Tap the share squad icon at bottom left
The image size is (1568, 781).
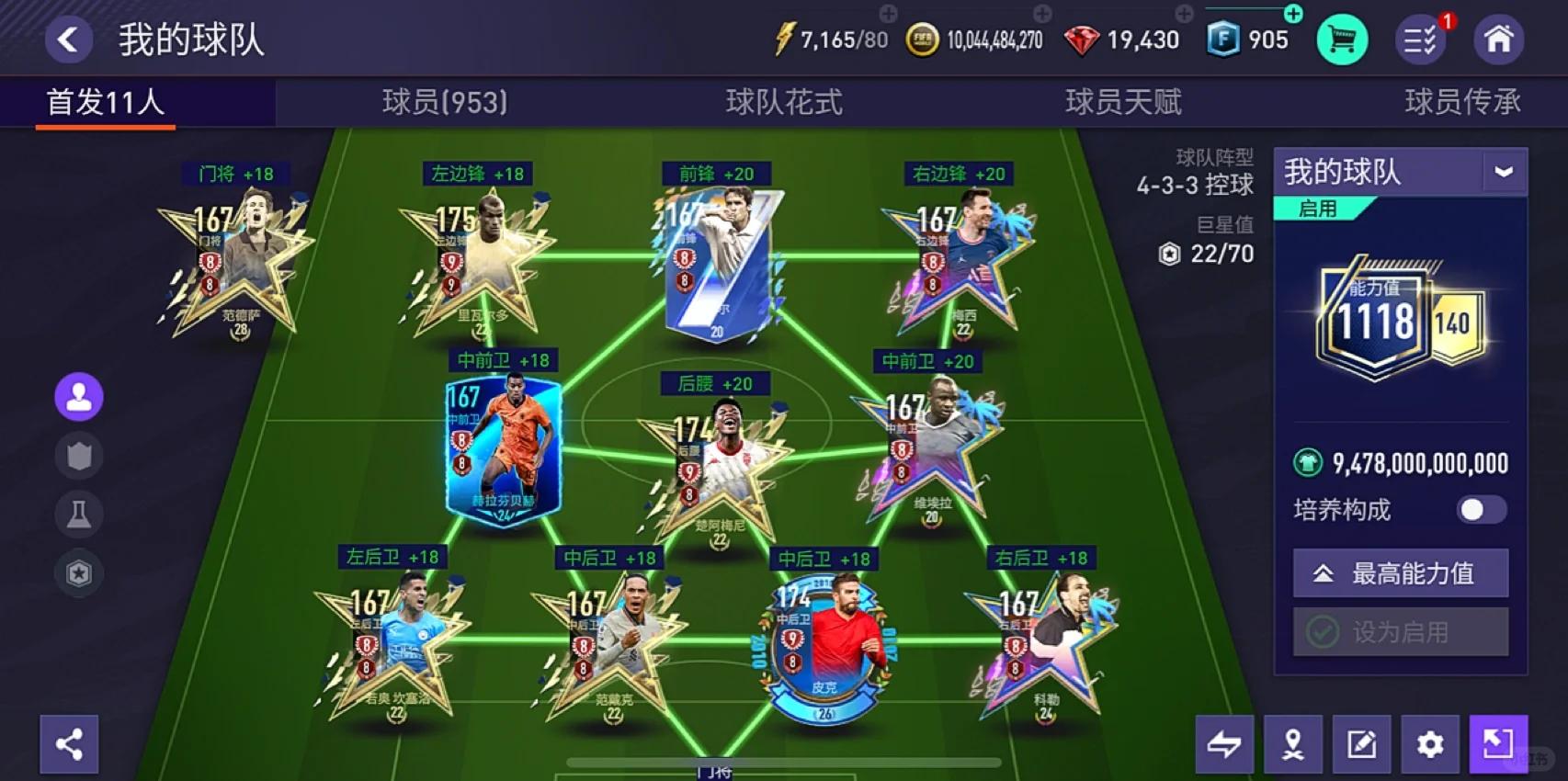[x=69, y=744]
